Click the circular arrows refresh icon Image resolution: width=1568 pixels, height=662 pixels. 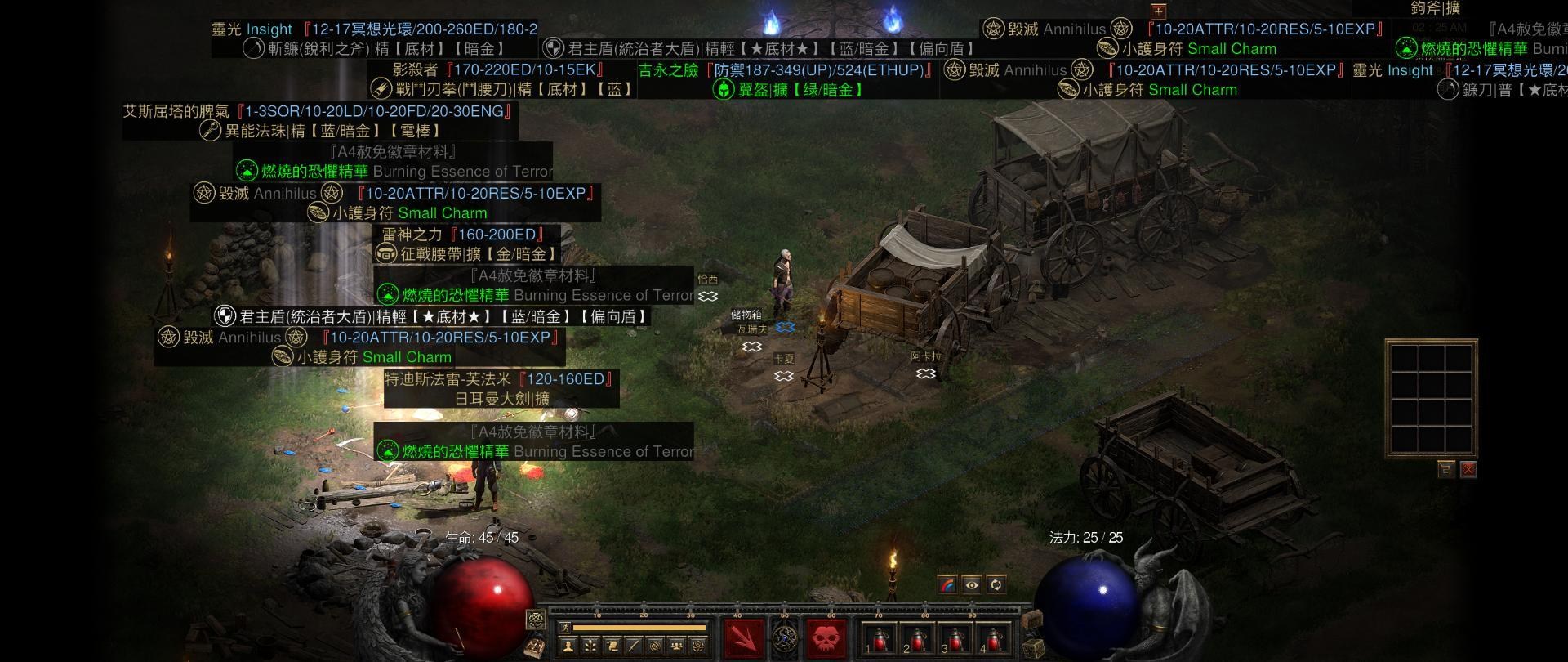tap(996, 584)
